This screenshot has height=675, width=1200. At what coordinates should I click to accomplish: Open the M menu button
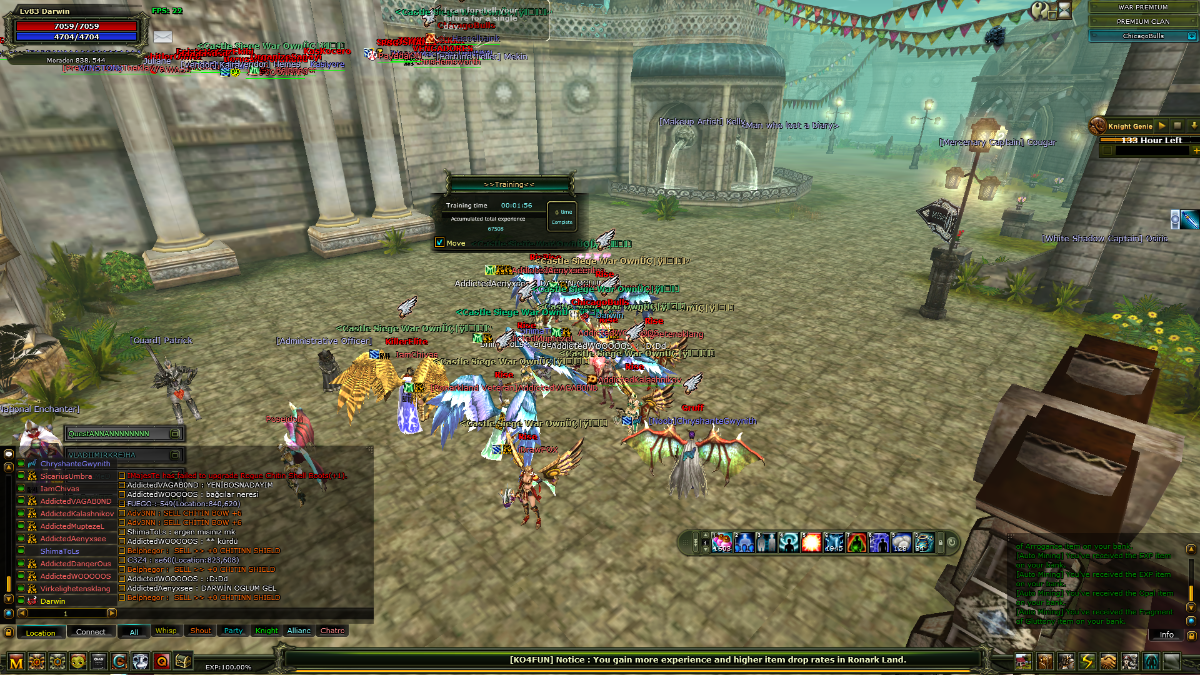point(15,661)
